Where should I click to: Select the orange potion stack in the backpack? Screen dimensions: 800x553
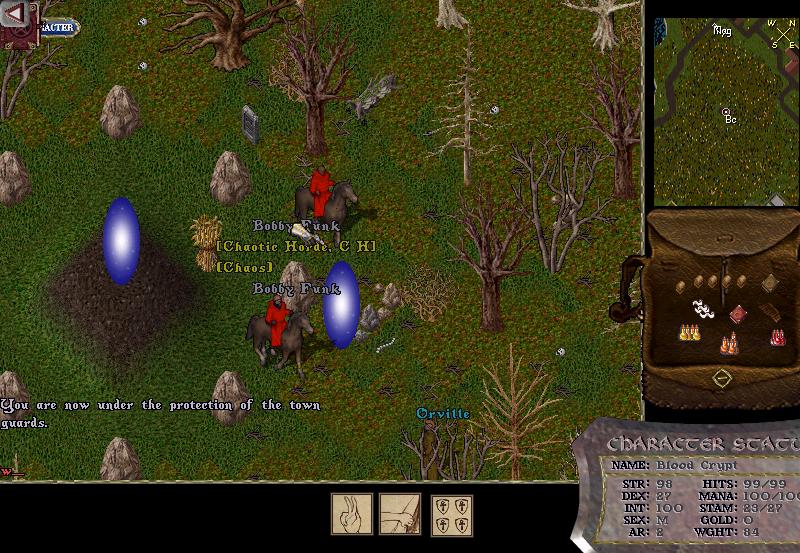point(730,343)
